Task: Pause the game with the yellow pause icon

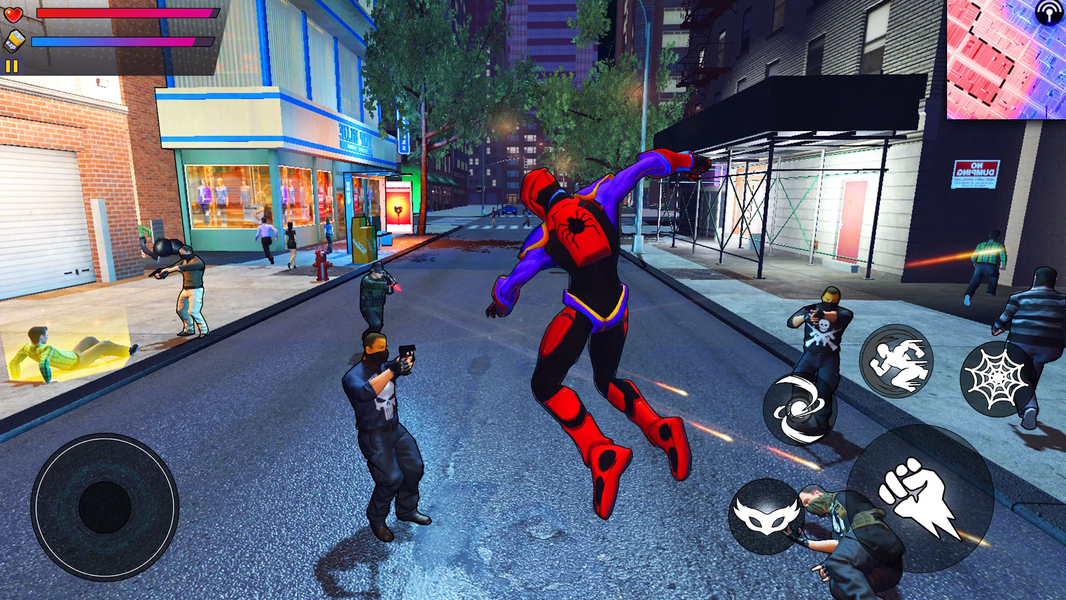Action: click(12, 66)
